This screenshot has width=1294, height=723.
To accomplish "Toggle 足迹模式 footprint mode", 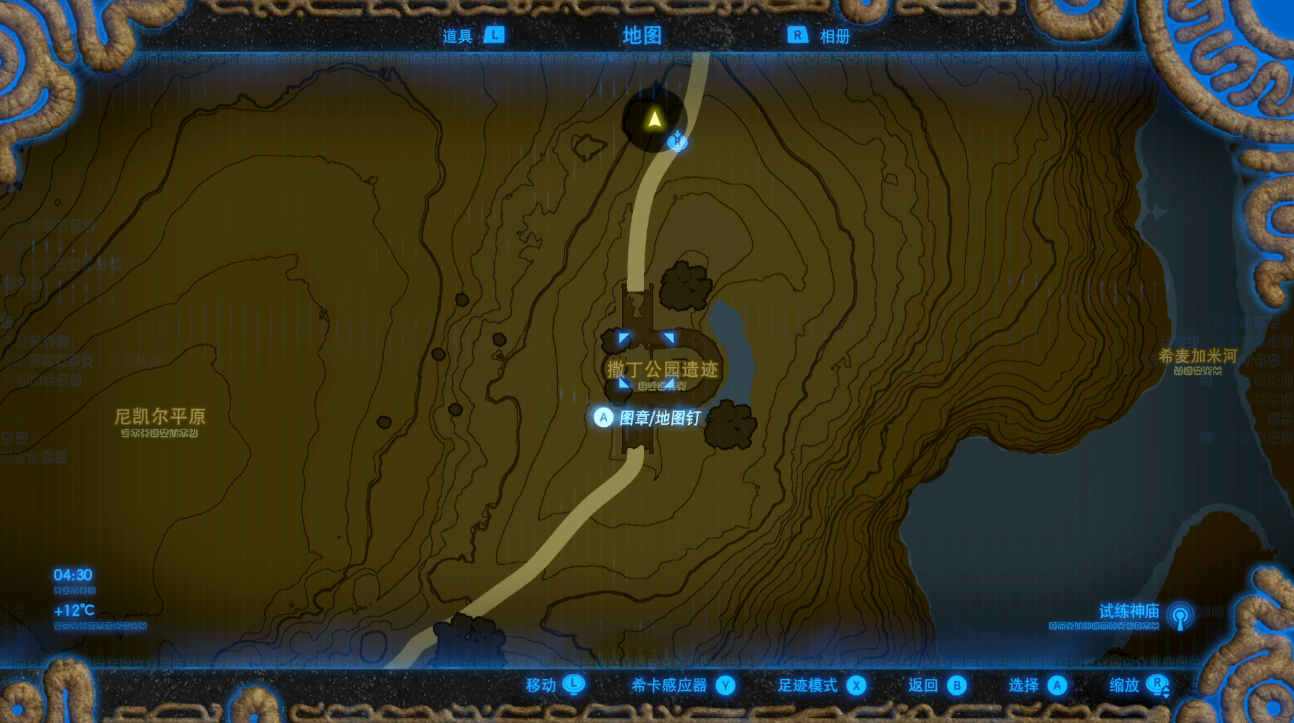I will 821,685.
